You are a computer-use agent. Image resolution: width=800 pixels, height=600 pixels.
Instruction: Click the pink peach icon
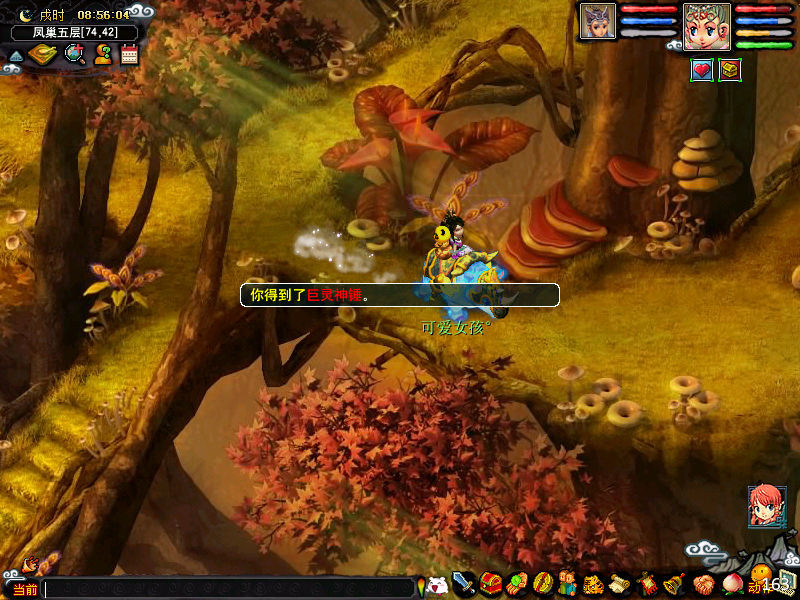[x=731, y=584]
